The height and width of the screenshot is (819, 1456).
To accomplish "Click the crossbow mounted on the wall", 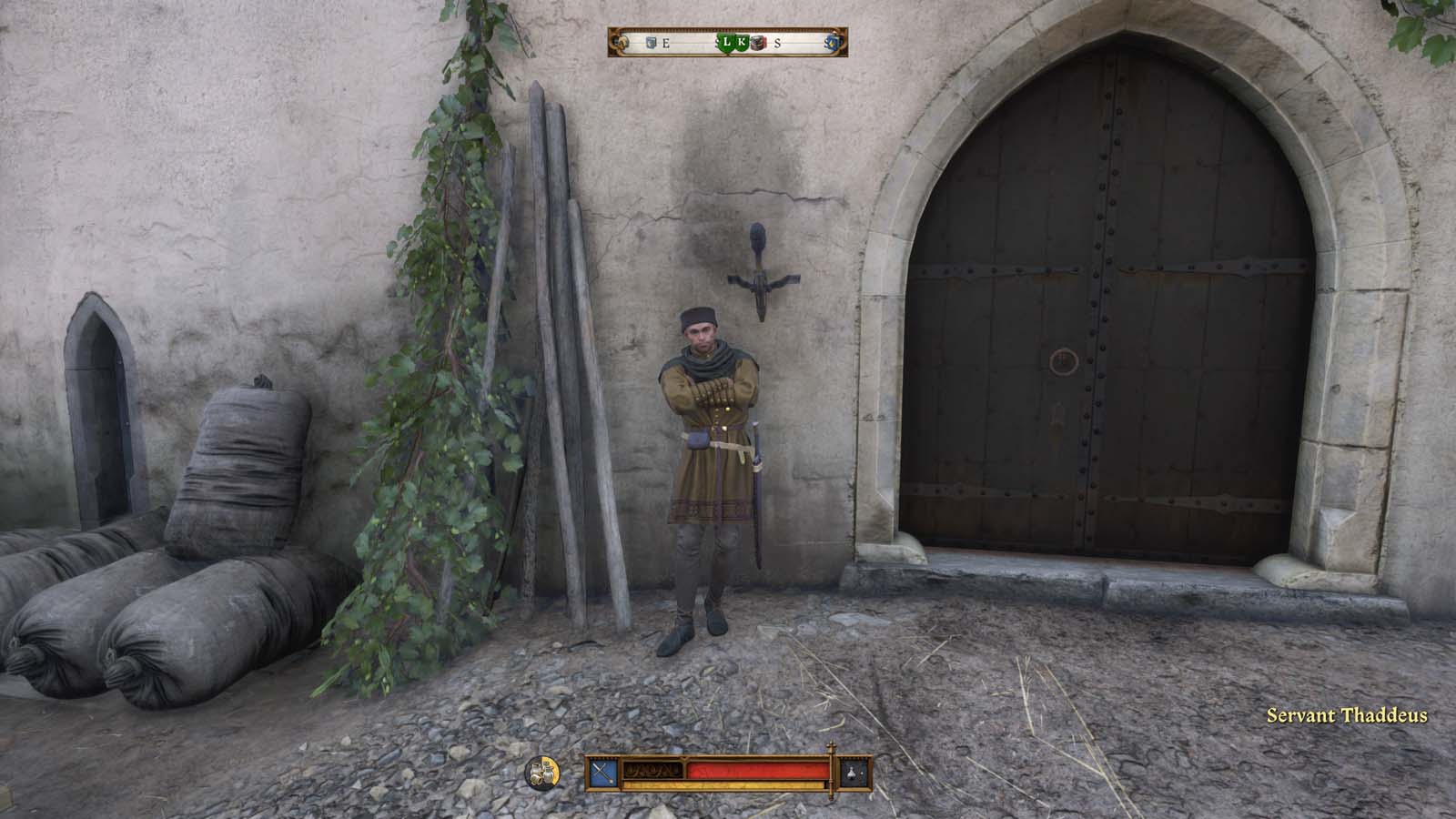I will (758, 264).
